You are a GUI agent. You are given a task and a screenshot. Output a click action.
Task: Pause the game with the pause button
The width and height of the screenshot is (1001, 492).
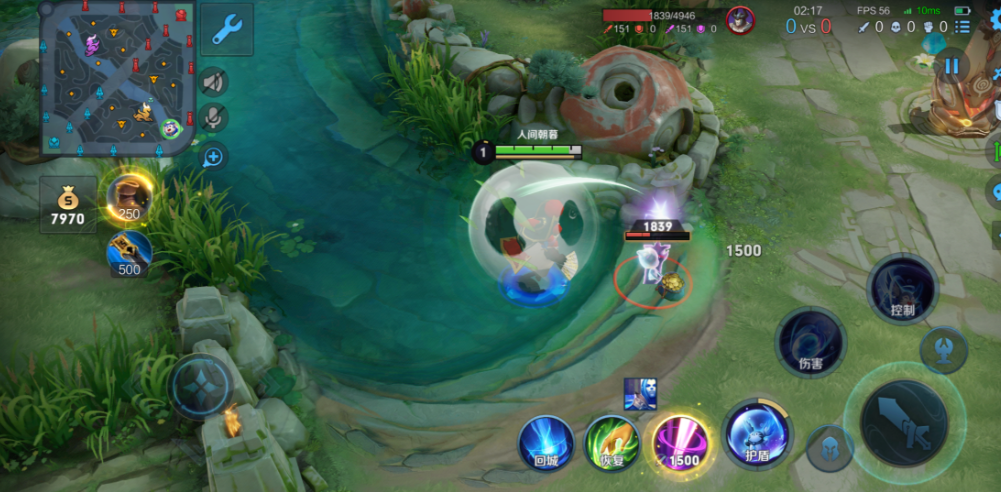point(951,66)
